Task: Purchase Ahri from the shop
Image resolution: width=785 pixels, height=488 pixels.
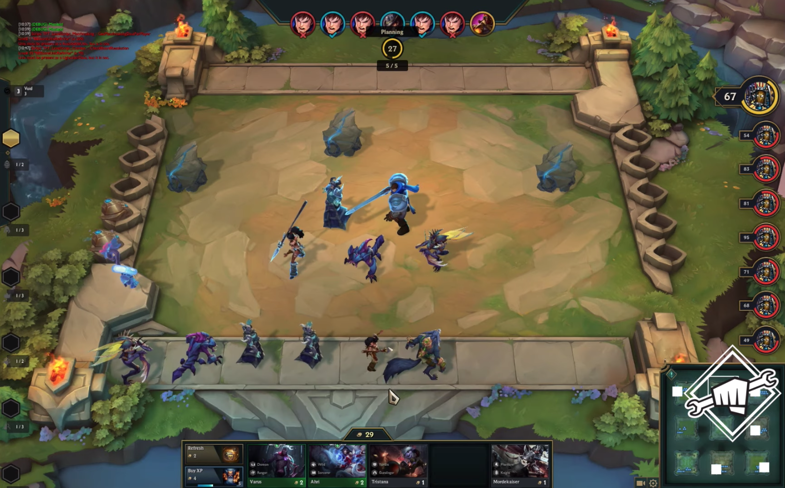Action: (337, 465)
